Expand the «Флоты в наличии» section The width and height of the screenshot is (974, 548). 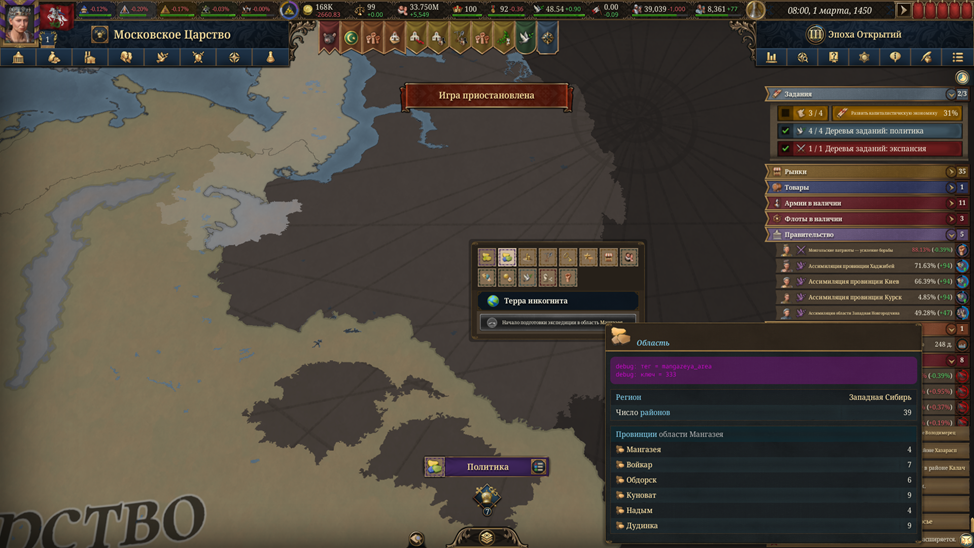(x=951, y=219)
